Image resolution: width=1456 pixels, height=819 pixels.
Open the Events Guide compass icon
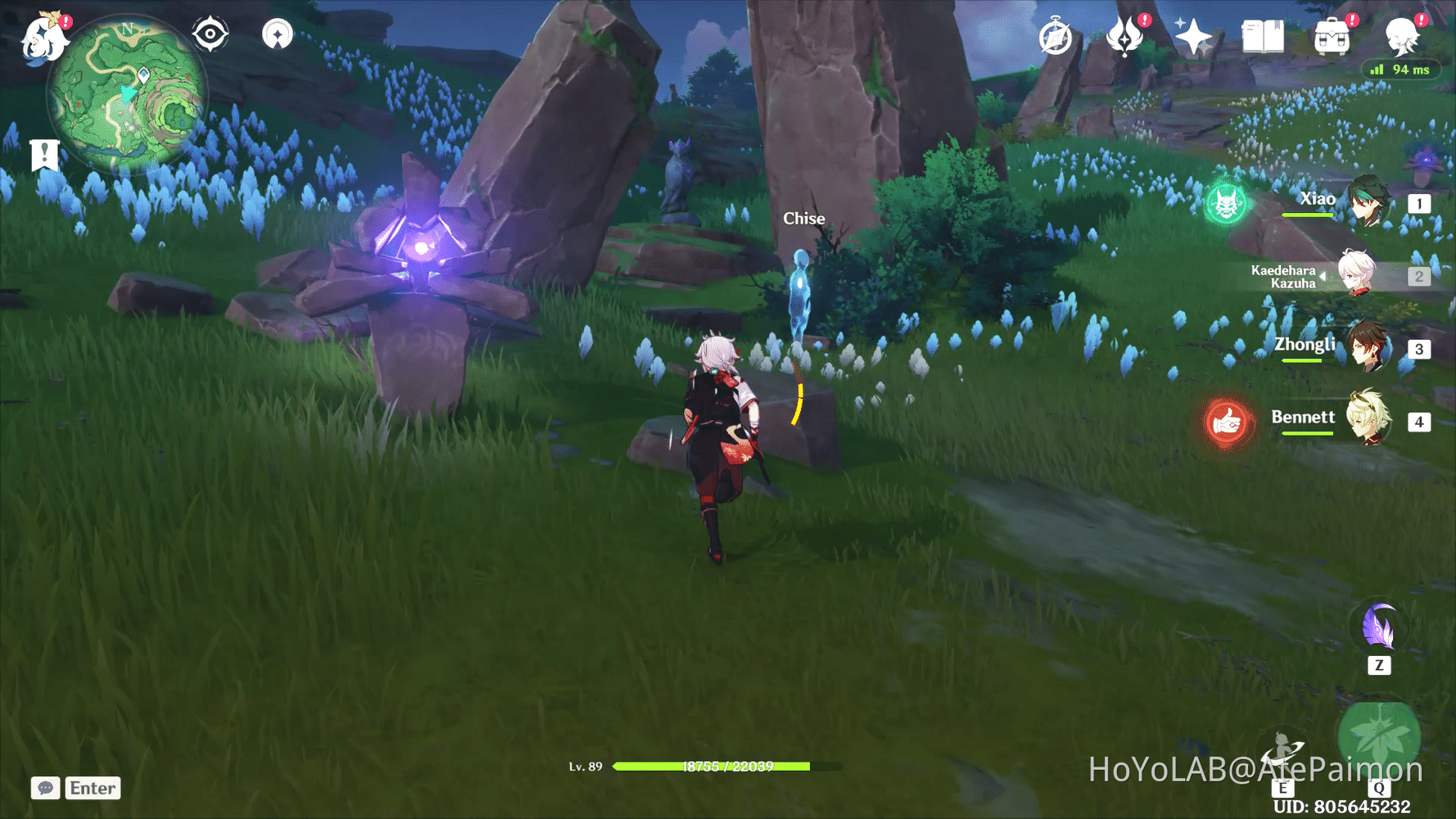tap(1056, 36)
